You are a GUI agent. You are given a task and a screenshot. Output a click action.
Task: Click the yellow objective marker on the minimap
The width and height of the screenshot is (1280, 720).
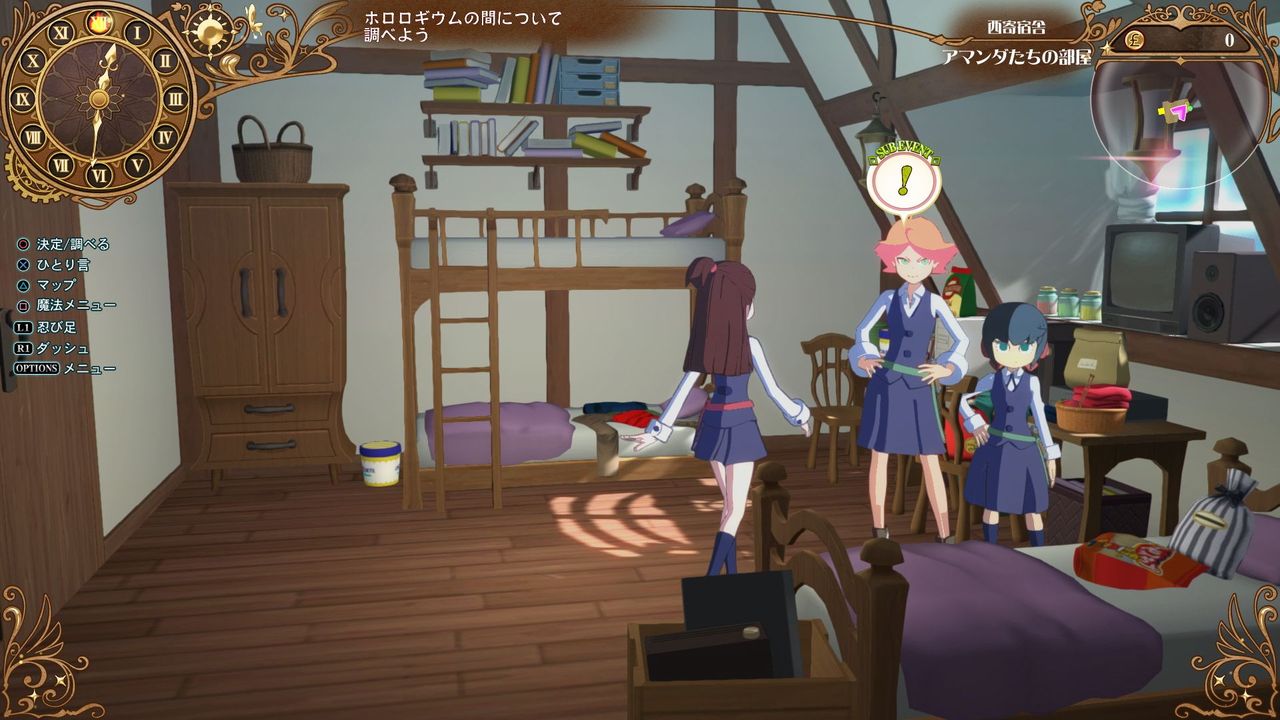pos(1162,110)
